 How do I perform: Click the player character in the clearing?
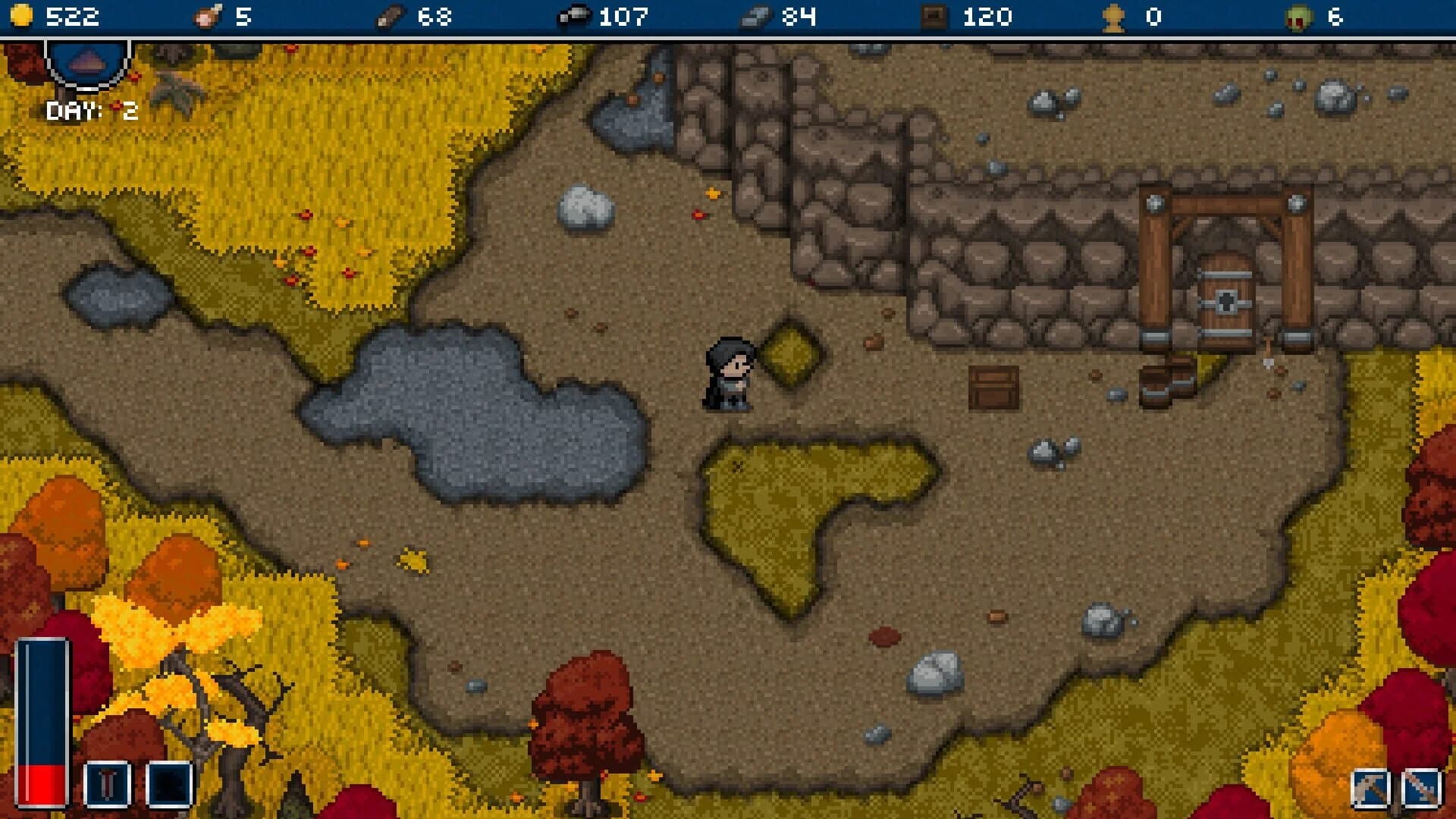tap(730, 372)
